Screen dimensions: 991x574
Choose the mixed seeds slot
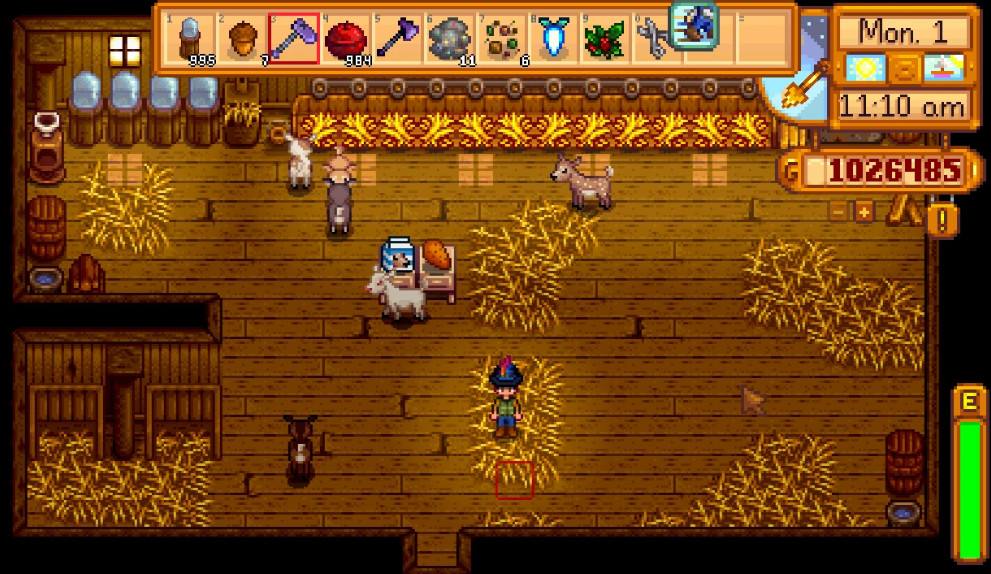[x=501, y=38]
